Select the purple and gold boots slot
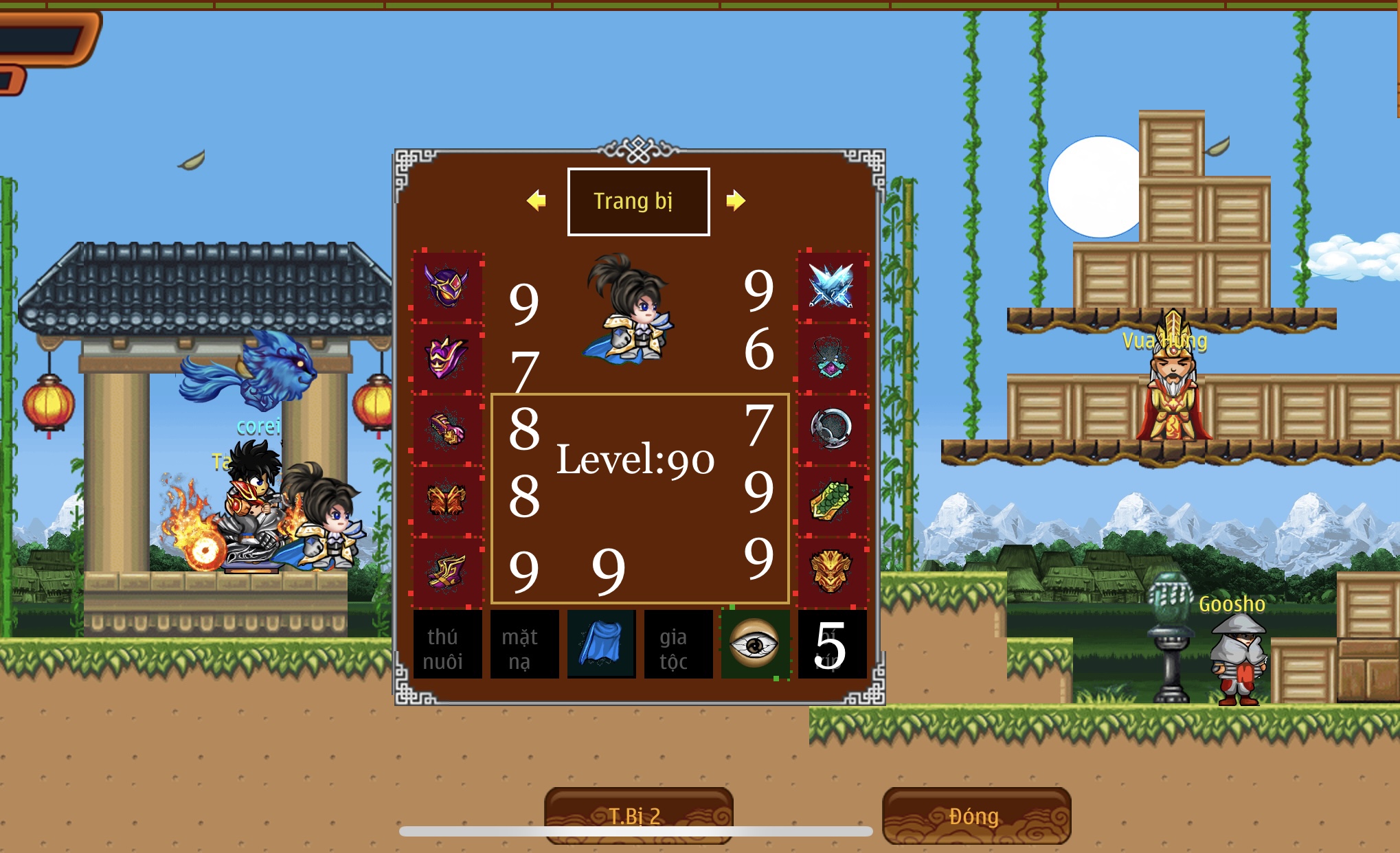Screen dimensions: 1400x853 pyautogui.click(x=447, y=571)
